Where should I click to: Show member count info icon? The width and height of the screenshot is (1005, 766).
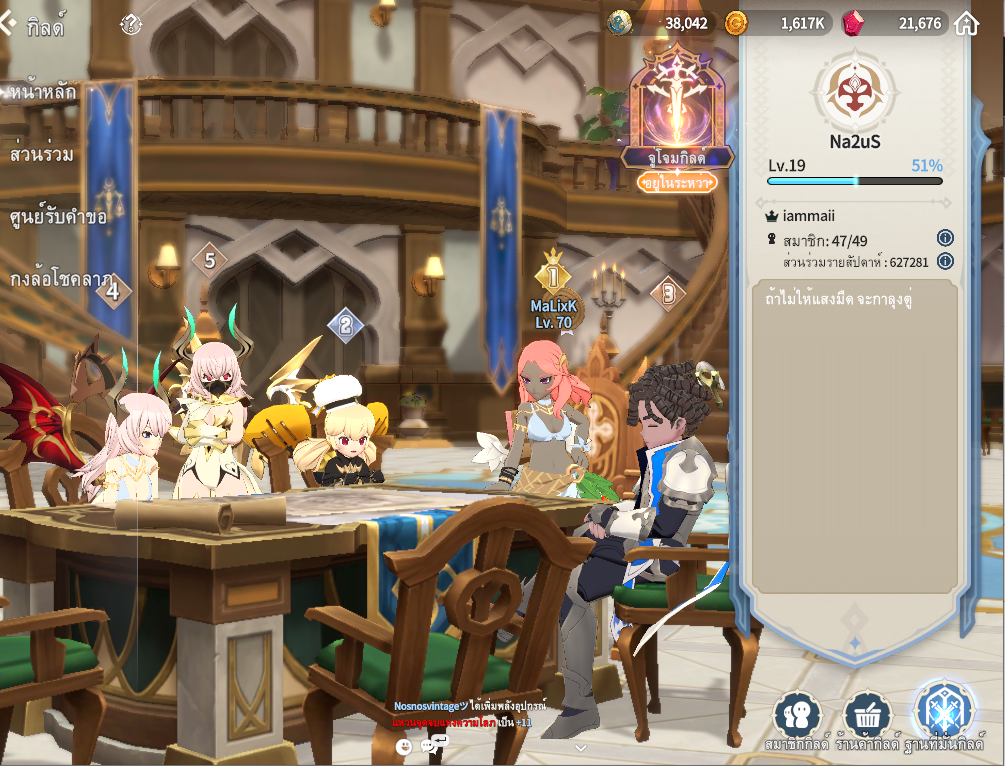point(945,238)
